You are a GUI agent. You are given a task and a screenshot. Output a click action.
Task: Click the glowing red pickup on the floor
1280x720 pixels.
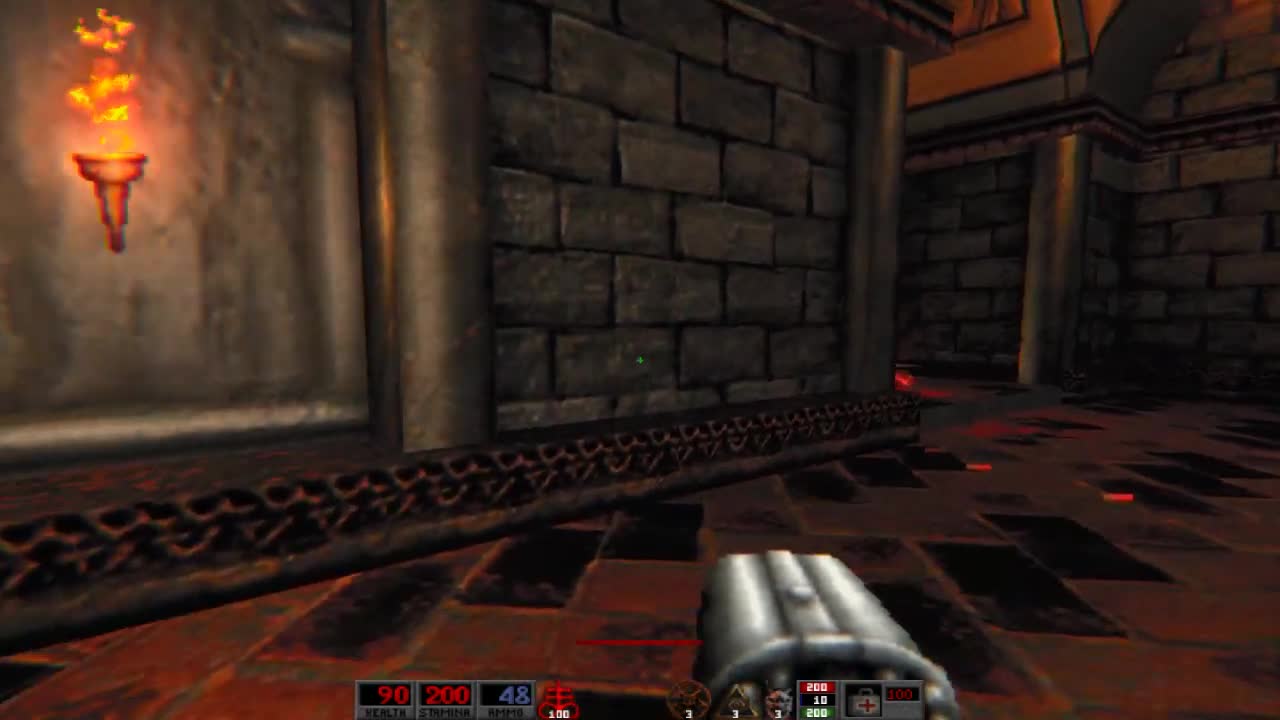coord(901,381)
